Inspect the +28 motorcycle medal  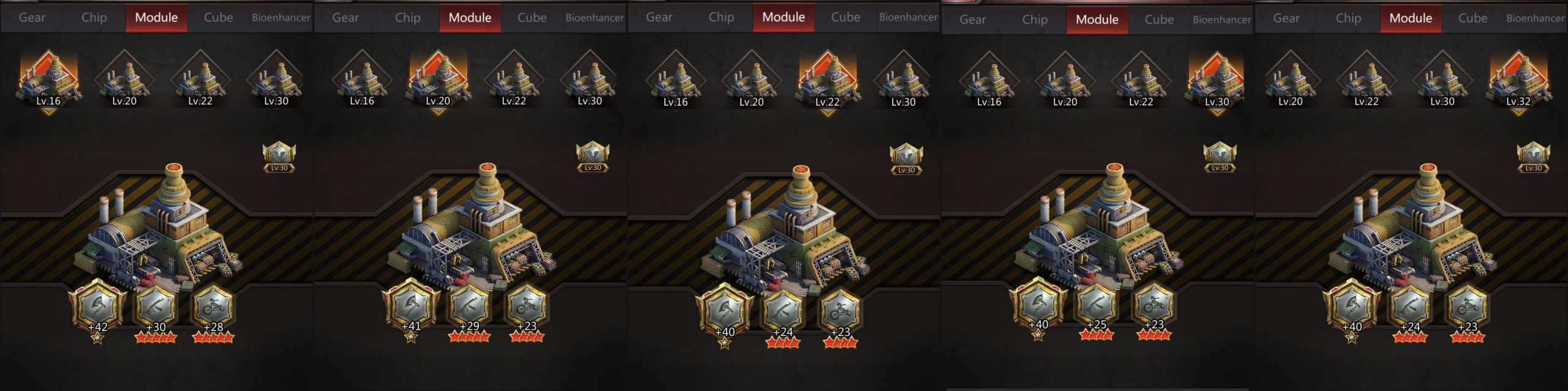point(213,305)
